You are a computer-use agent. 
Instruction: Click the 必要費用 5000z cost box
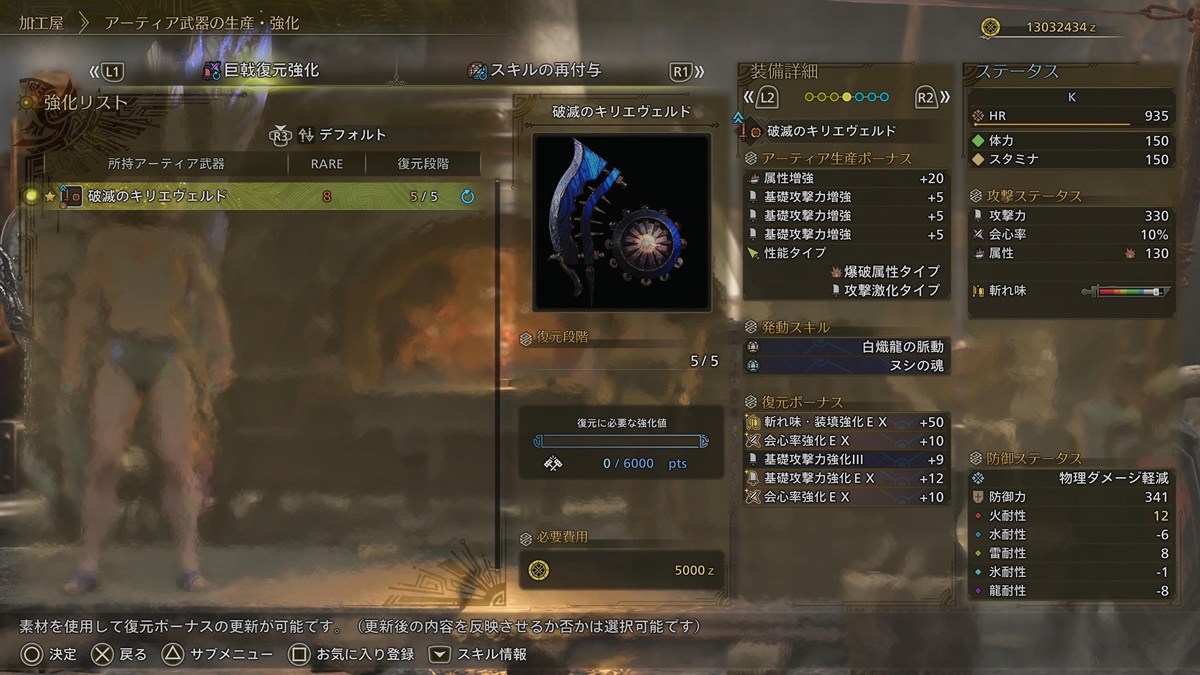click(621, 570)
